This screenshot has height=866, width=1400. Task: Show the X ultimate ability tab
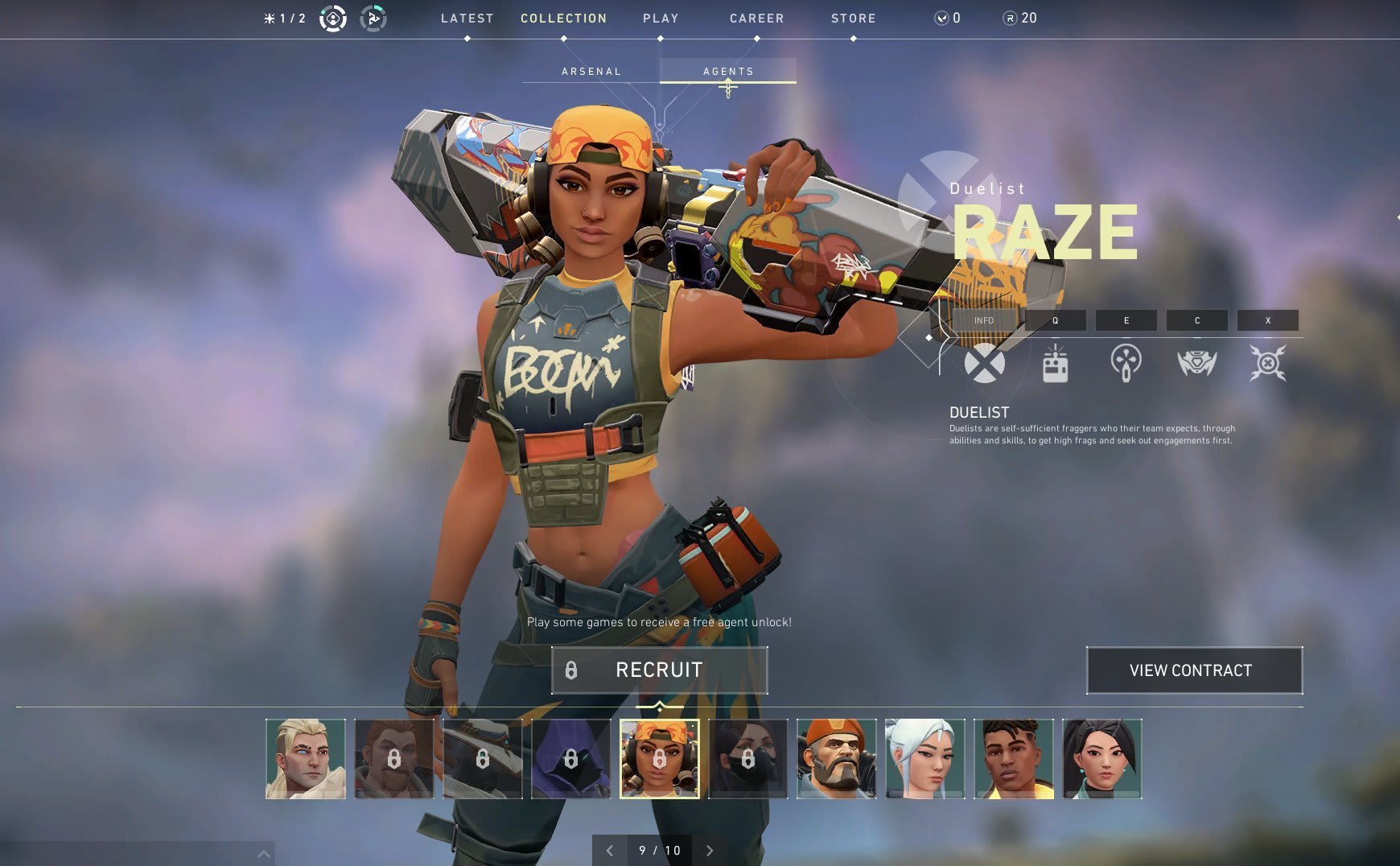tap(1267, 320)
